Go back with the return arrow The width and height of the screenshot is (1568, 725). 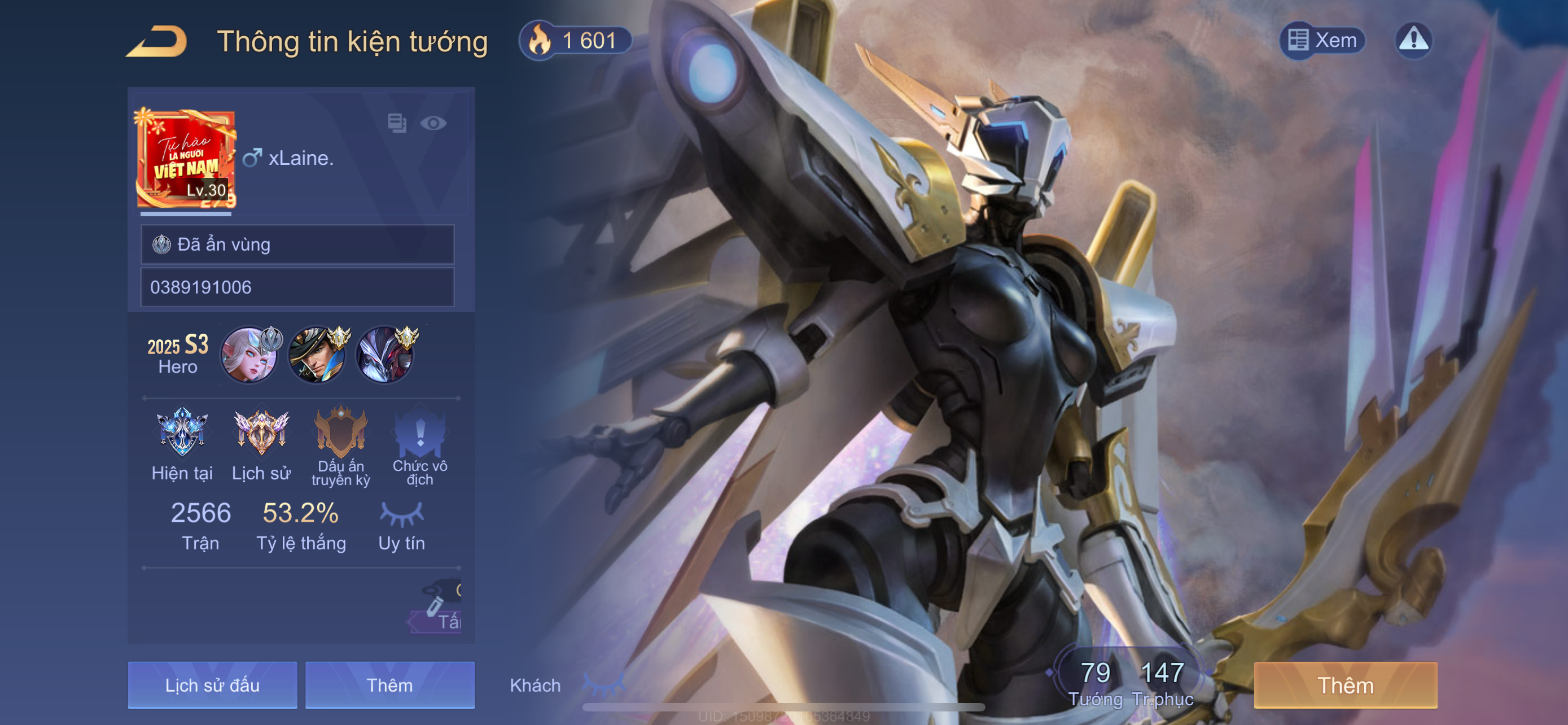click(x=157, y=41)
